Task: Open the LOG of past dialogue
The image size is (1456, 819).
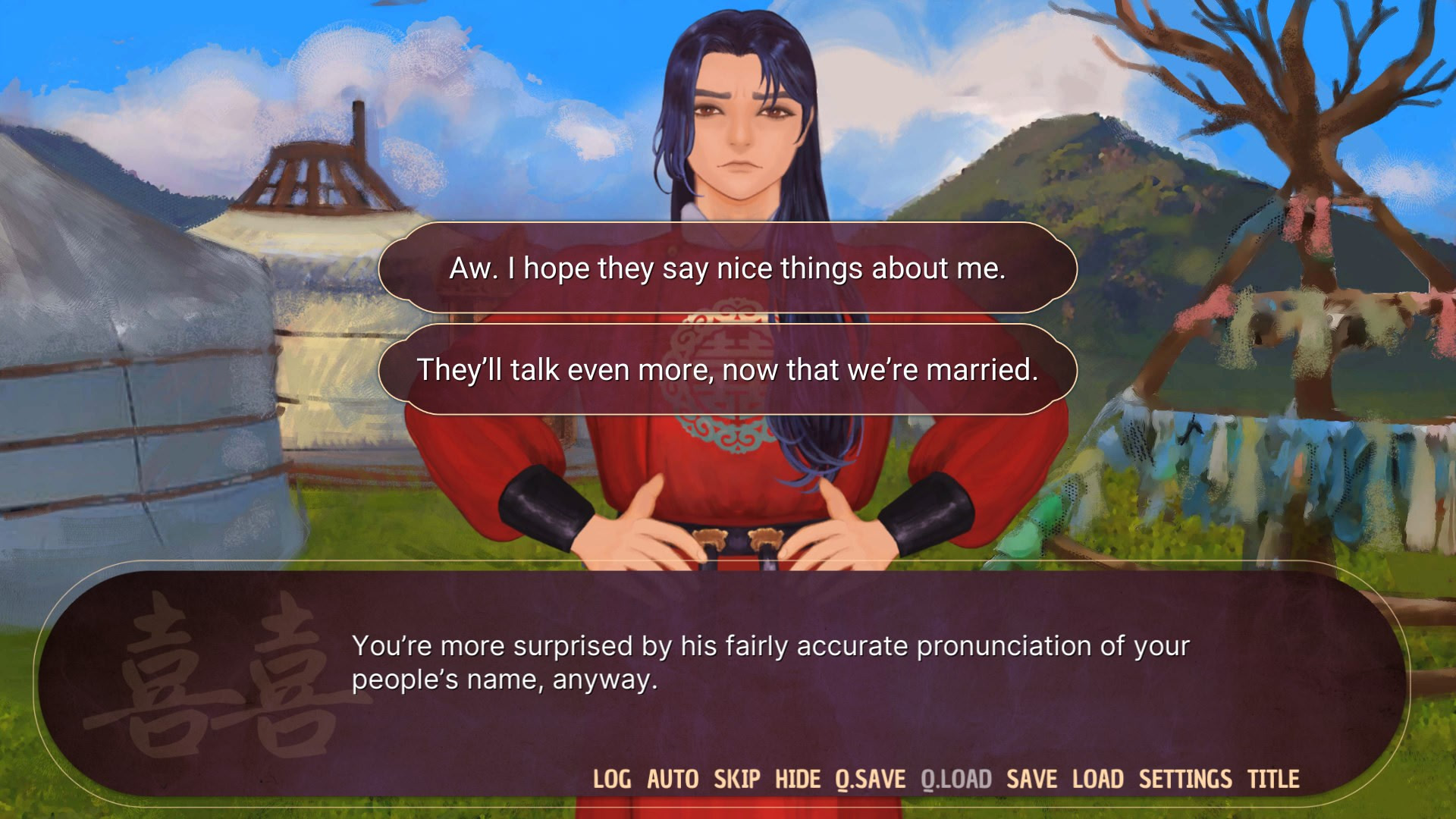Action: point(614,778)
